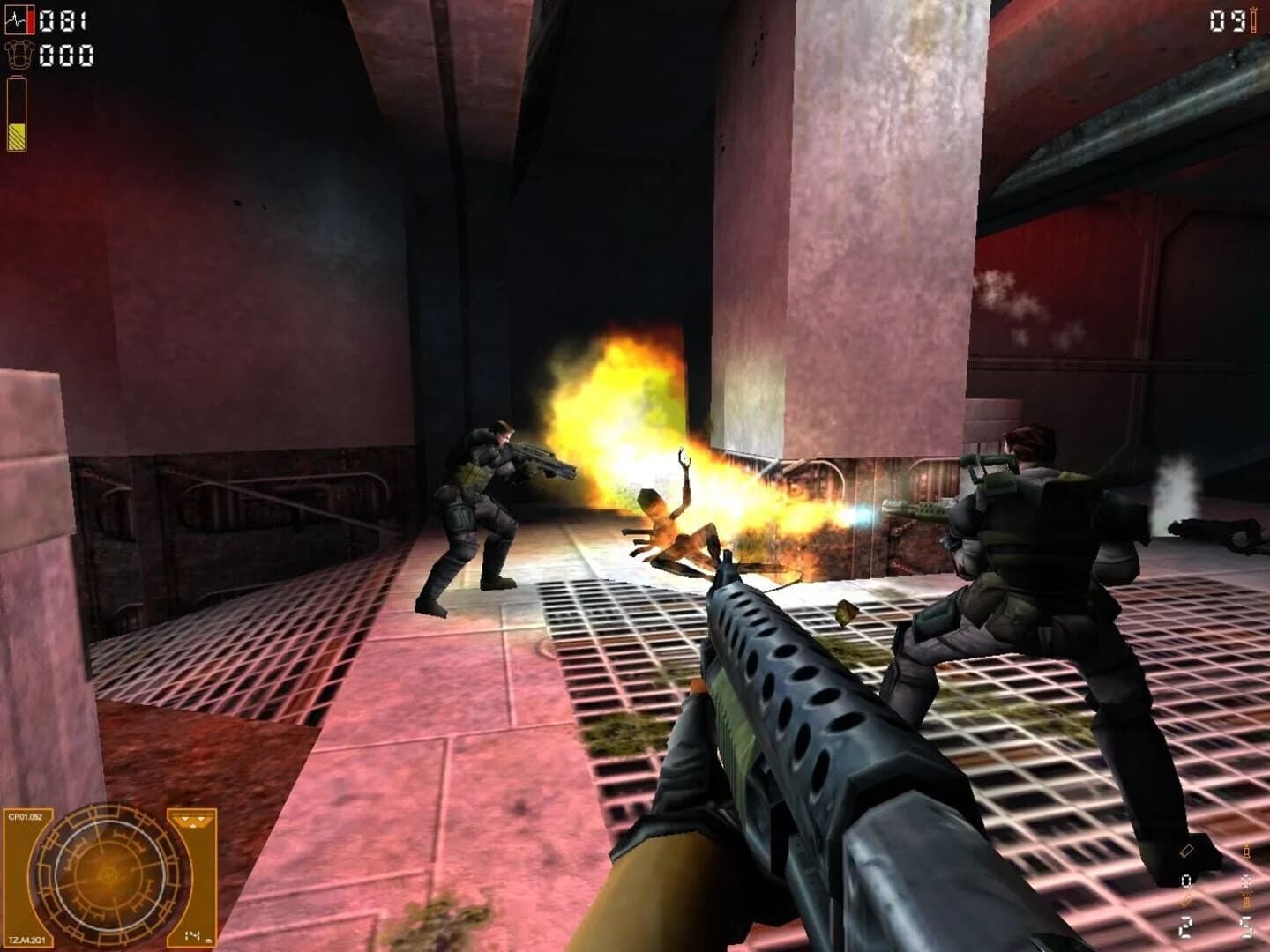Viewport: 1270px width, 952px height.
Task: Click the yellow battery fill level bar
Action: pos(17,137)
